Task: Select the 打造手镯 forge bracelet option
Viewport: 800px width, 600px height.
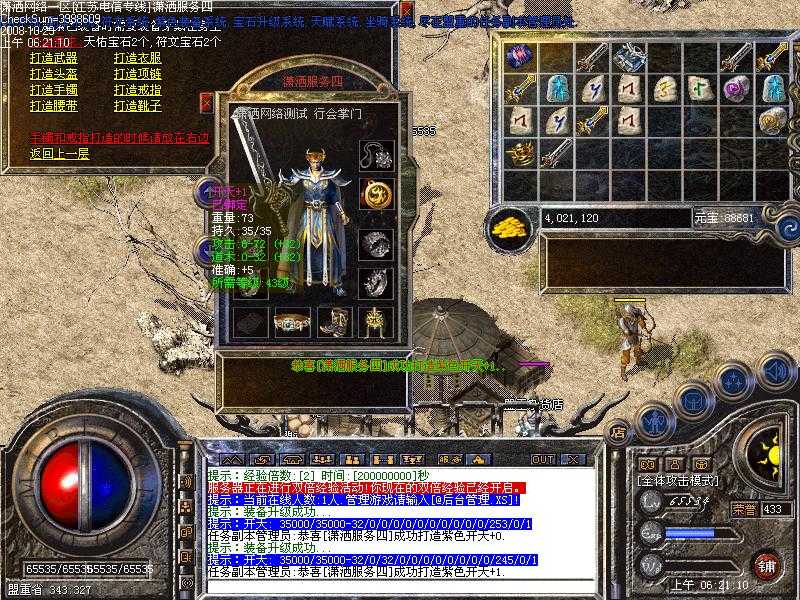Action: pyautogui.click(x=53, y=89)
